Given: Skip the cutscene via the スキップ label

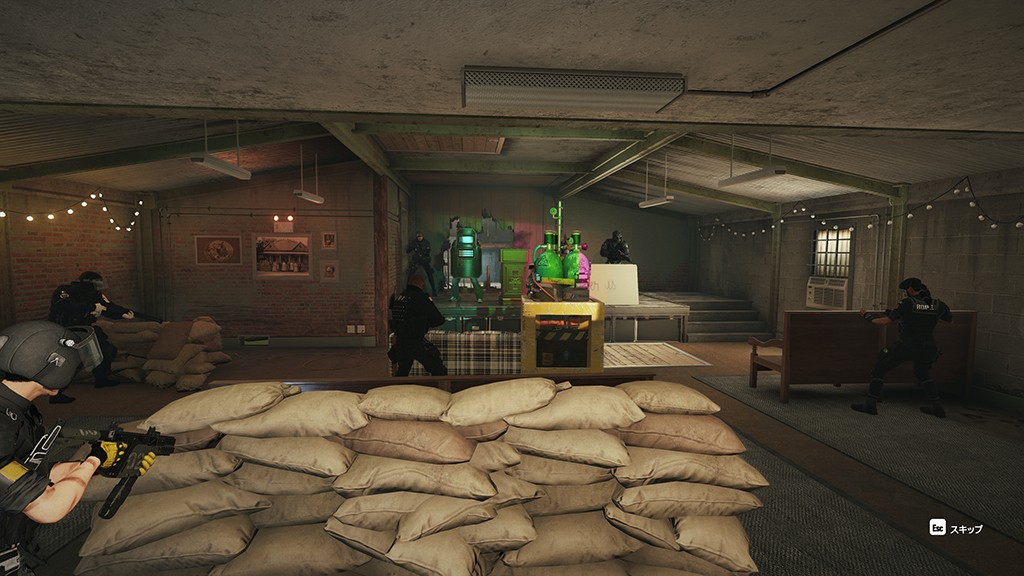Looking at the screenshot, I should coord(965,528).
